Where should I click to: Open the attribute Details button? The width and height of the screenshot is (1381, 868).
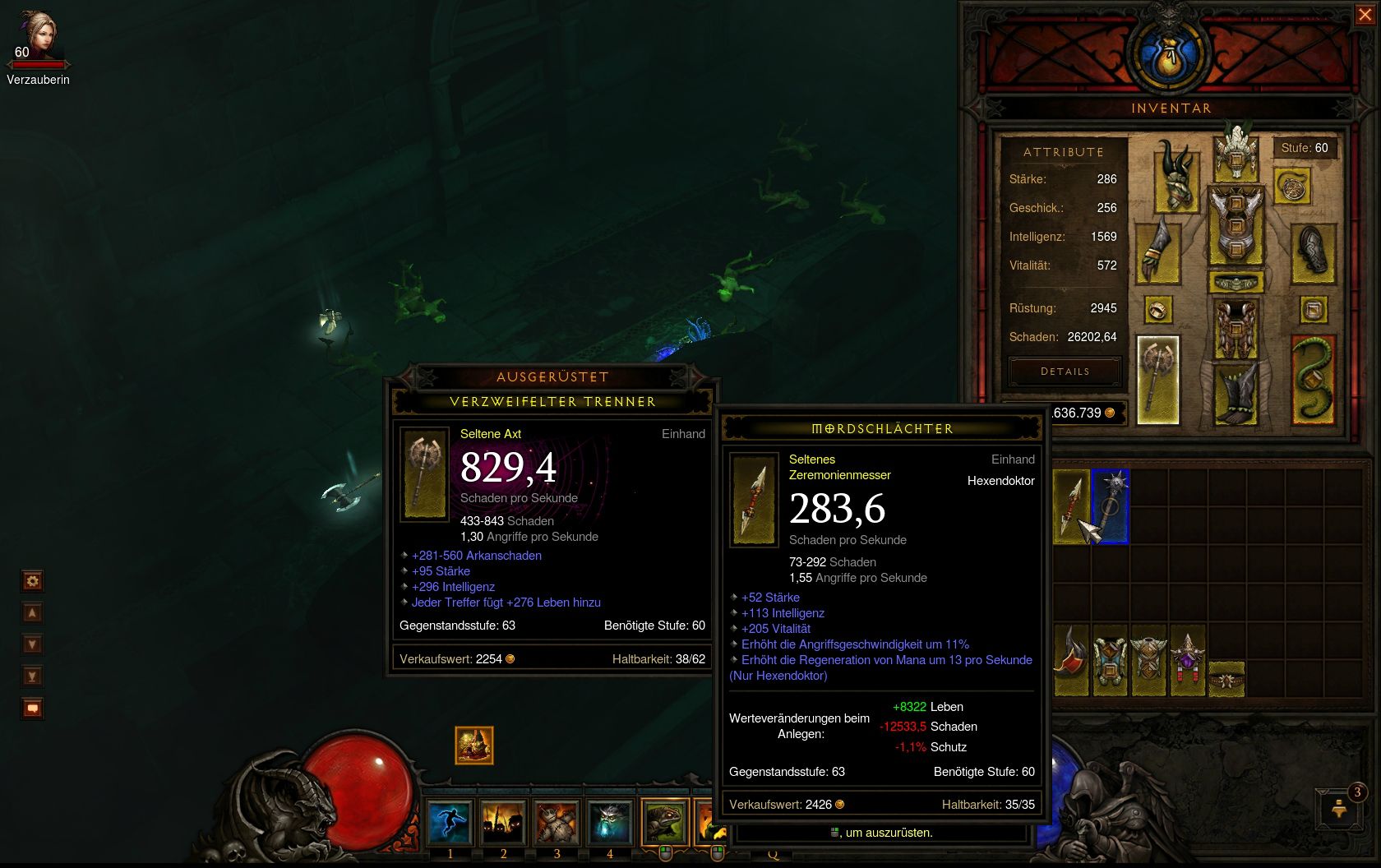(x=1065, y=372)
